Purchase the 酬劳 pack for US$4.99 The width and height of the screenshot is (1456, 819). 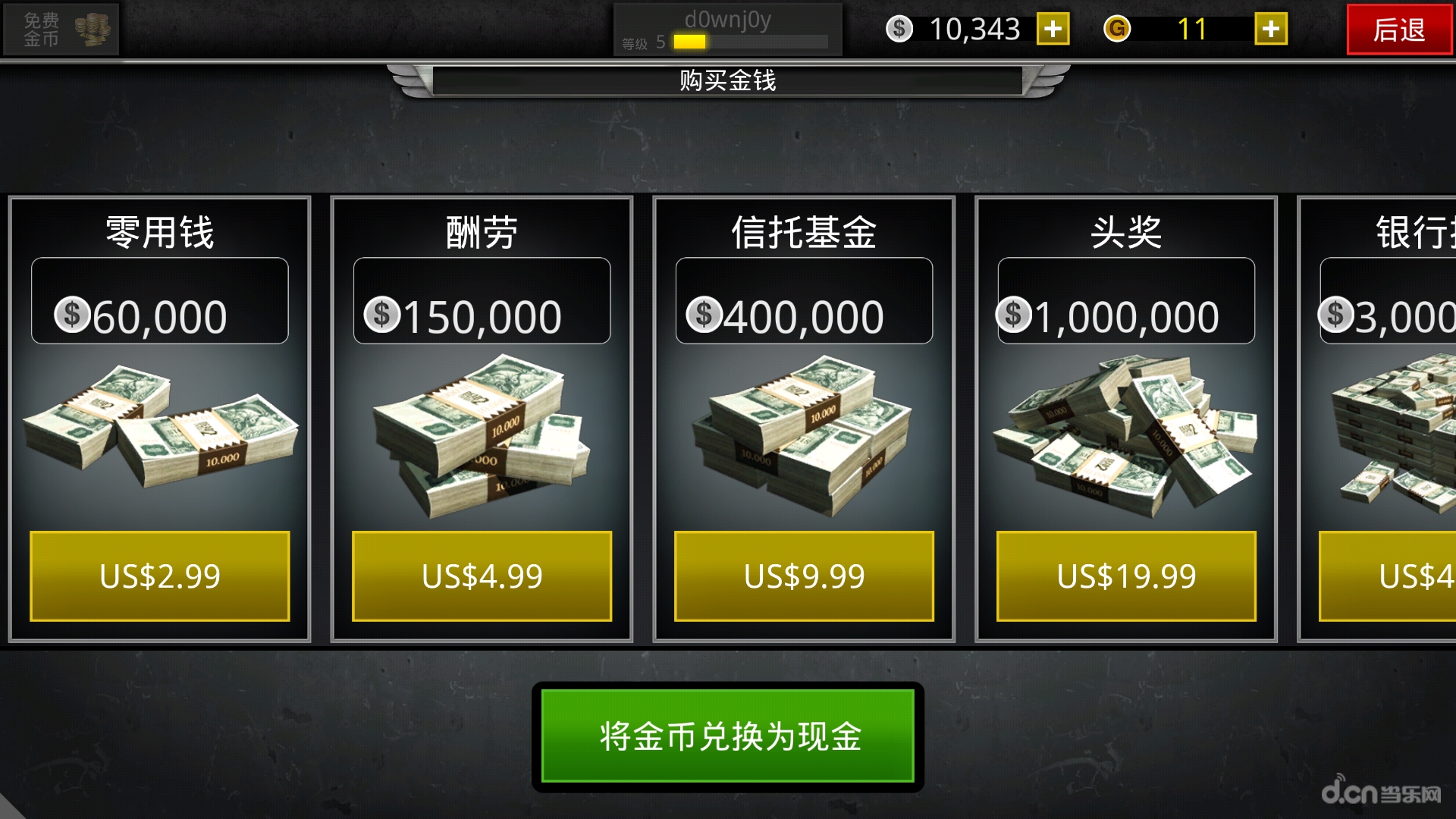(x=482, y=576)
